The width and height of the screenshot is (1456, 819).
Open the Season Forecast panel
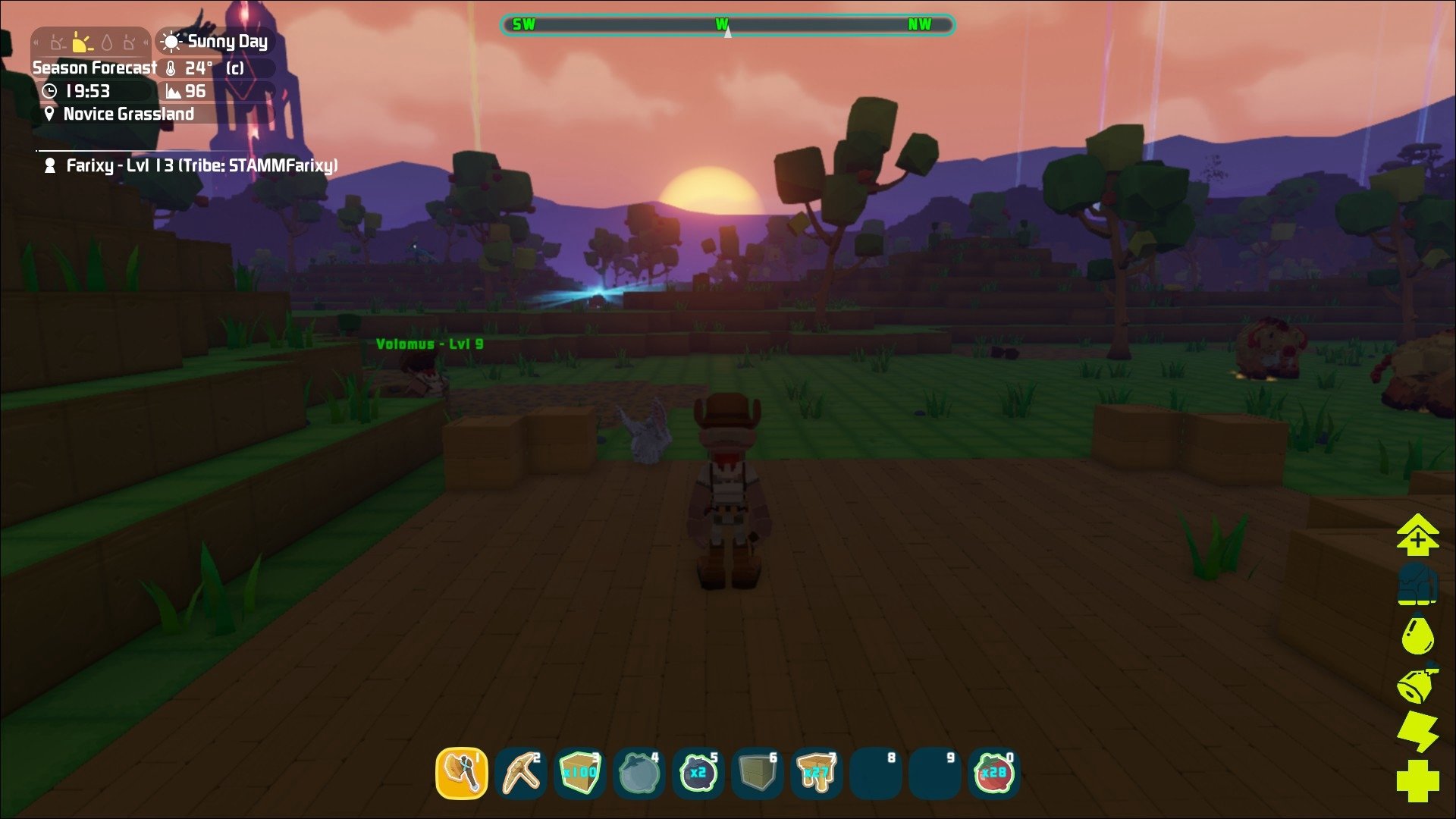pos(94,67)
